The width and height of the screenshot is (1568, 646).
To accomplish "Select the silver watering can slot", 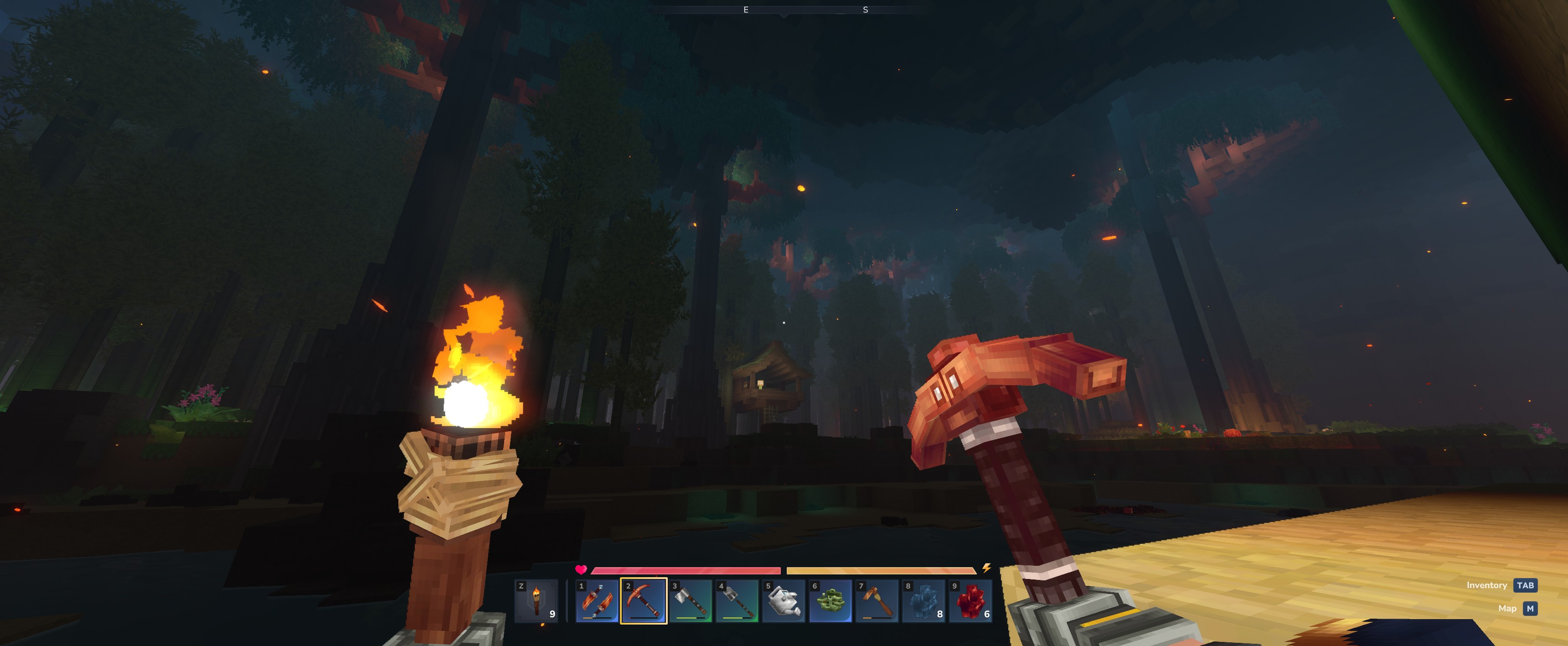I will pos(784,601).
